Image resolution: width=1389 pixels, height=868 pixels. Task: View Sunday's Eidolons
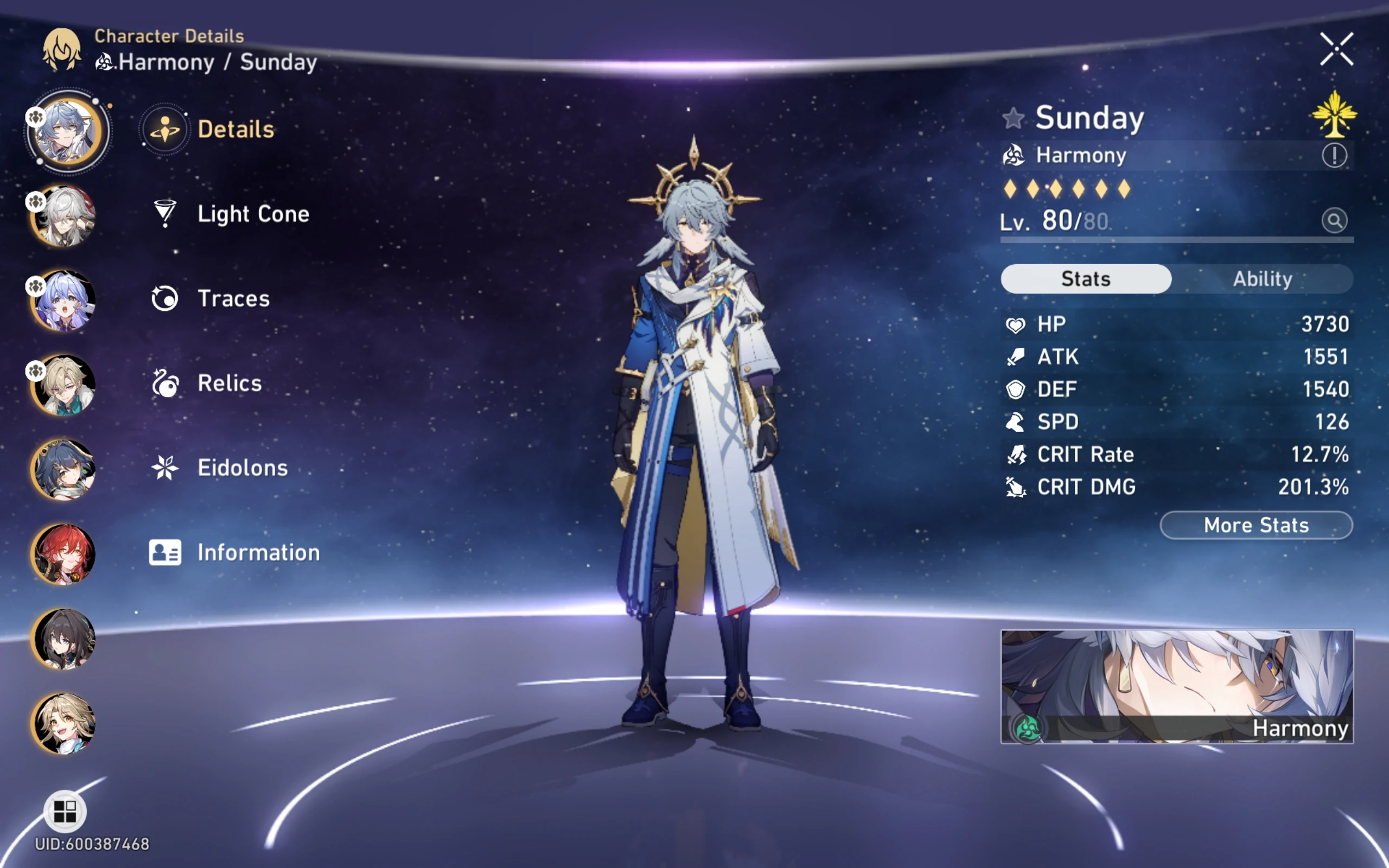[241, 467]
